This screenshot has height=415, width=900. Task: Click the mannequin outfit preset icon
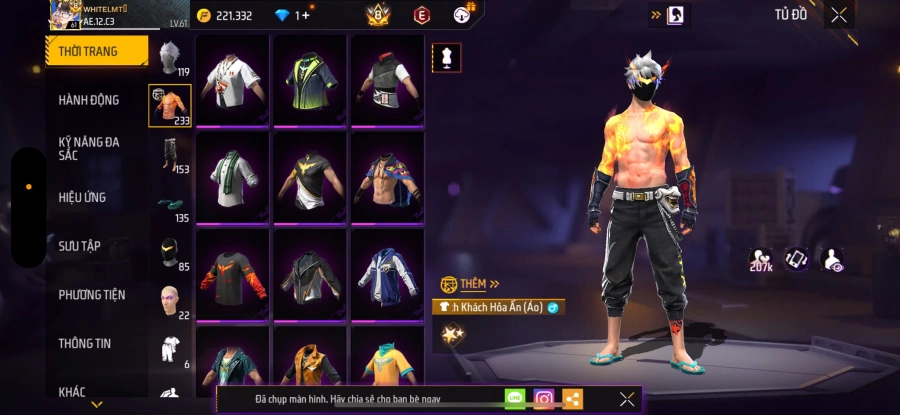(x=447, y=58)
